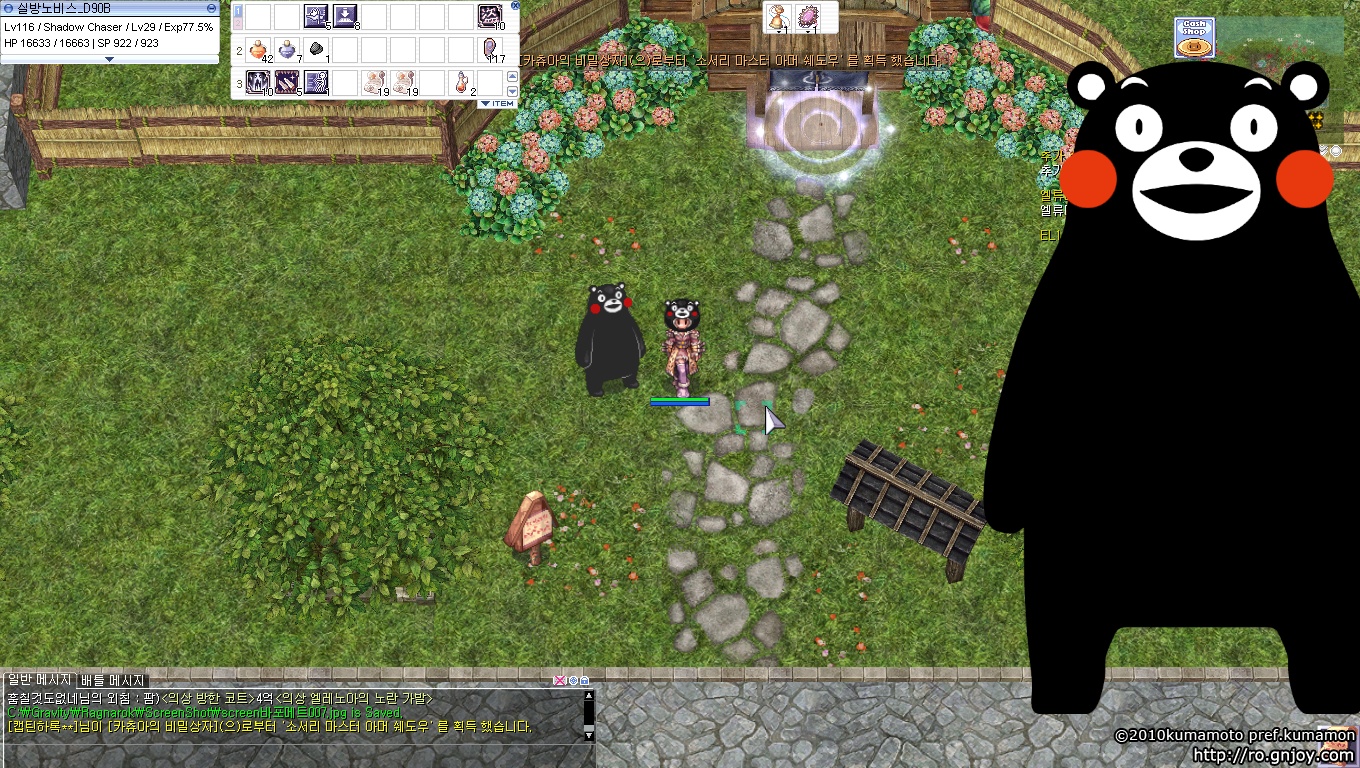1360x768 pixels.
Task: Click the chat window lock icon
Action: 584,681
